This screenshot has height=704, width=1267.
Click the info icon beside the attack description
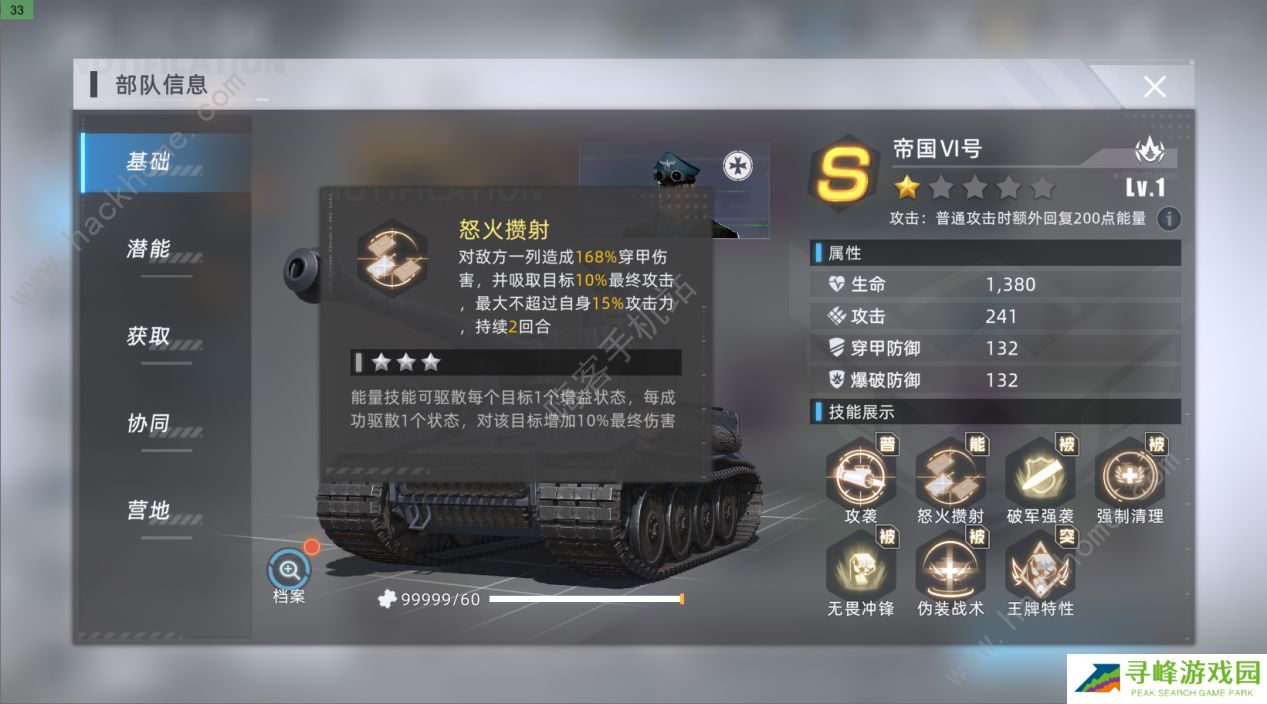coord(1168,219)
